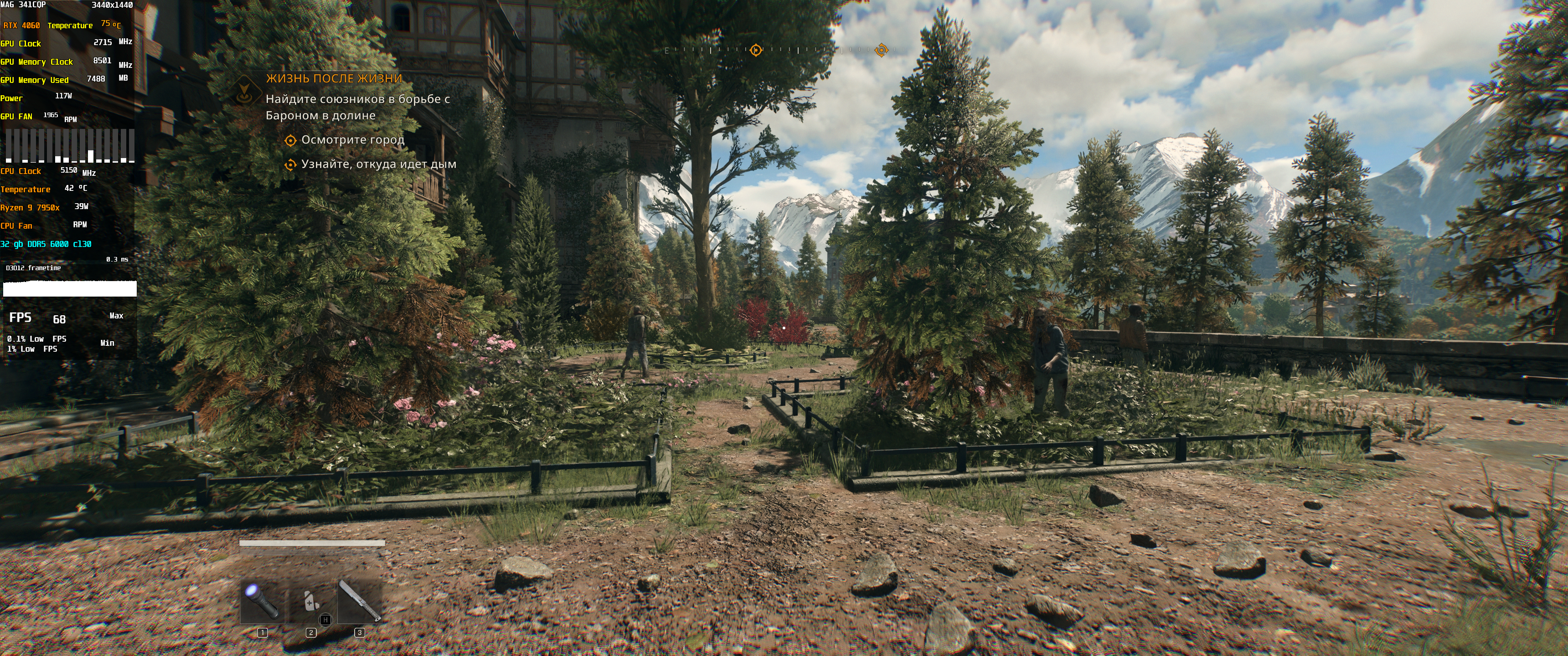Equip the machete from the hotbar
The height and width of the screenshot is (656, 1568).
click(x=359, y=600)
